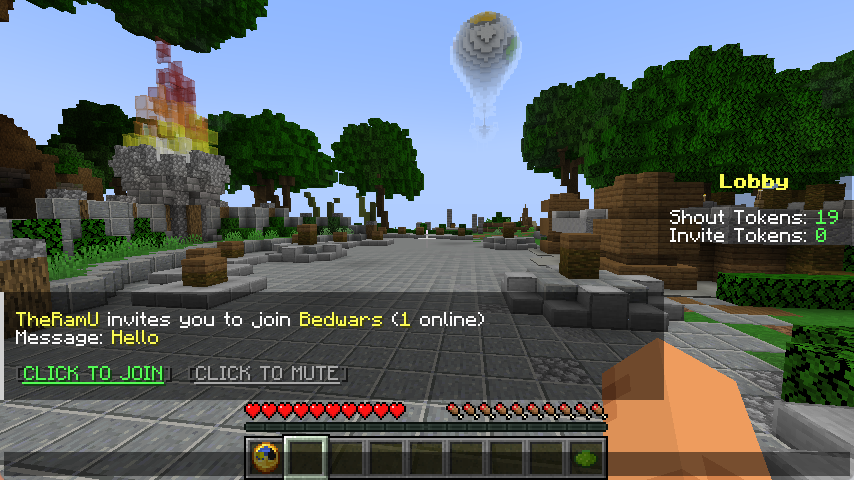Mute invites with CLICK TO MUTE
This screenshot has height=480, width=854.
[x=266, y=374]
